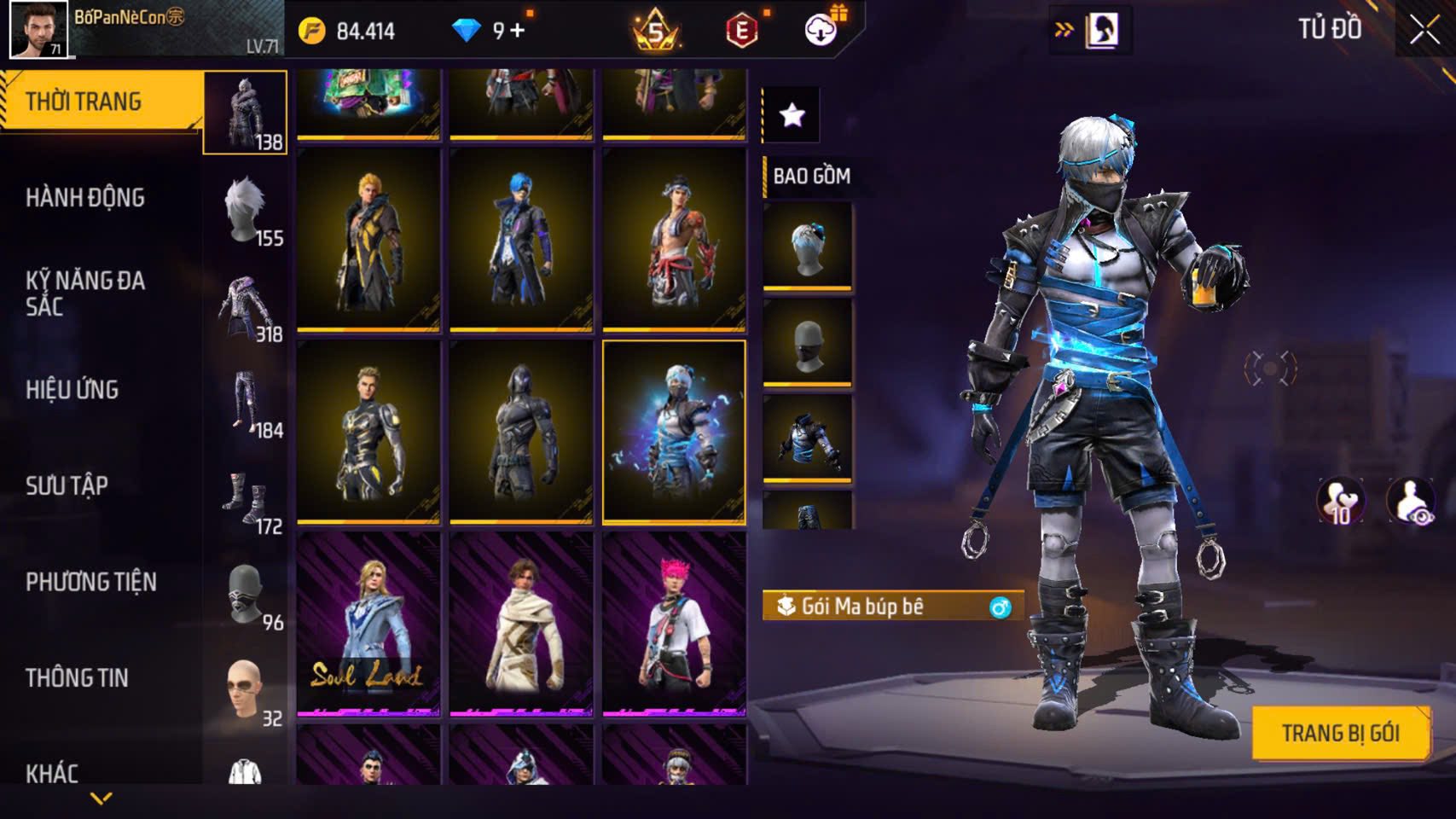Image resolution: width=1456 pixels, height=819 pixels.
Task: Go to the SƯU TẬP category
Action: point(67,486)
